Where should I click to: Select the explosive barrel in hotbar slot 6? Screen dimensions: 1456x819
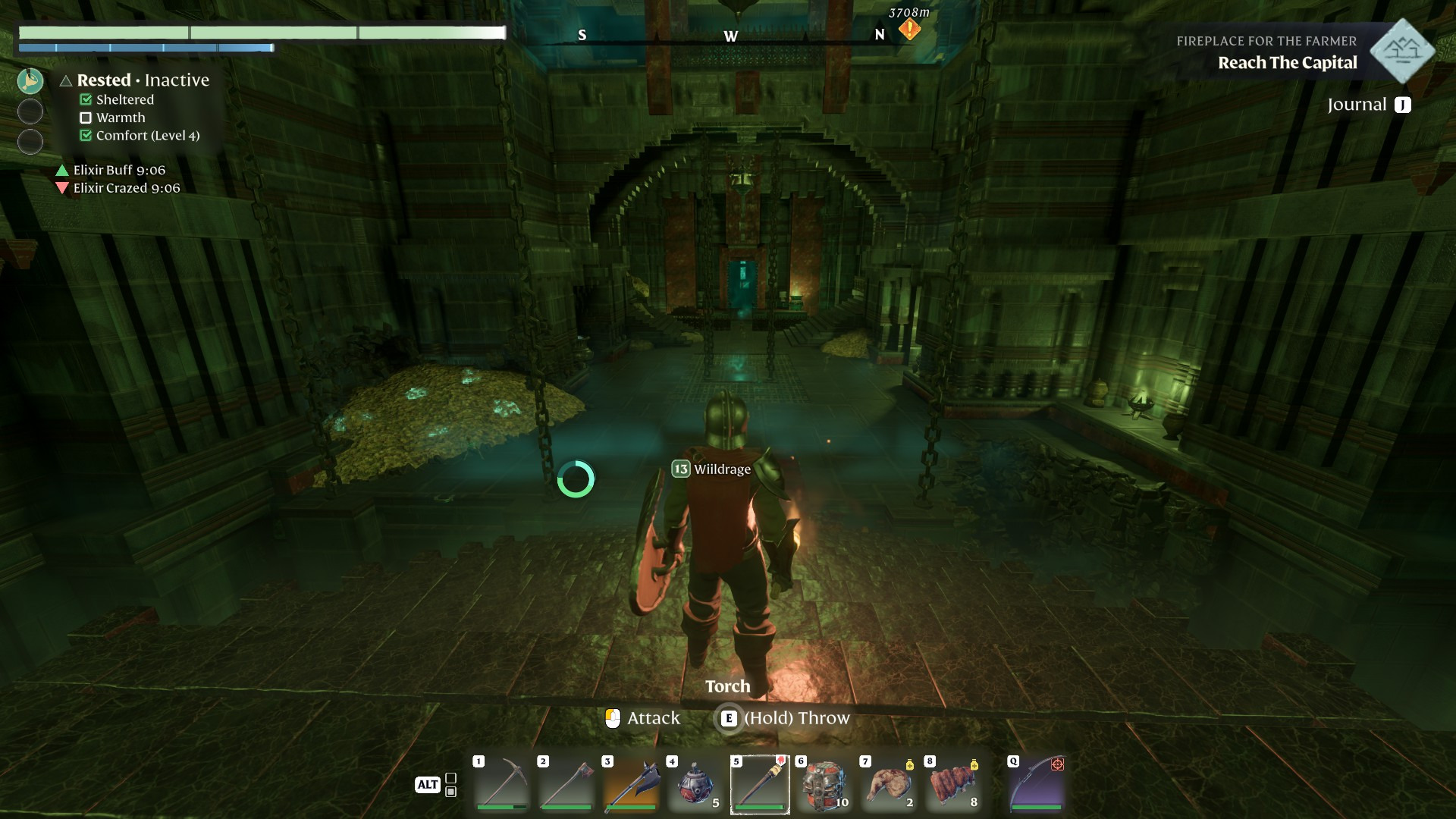(824, 784)
